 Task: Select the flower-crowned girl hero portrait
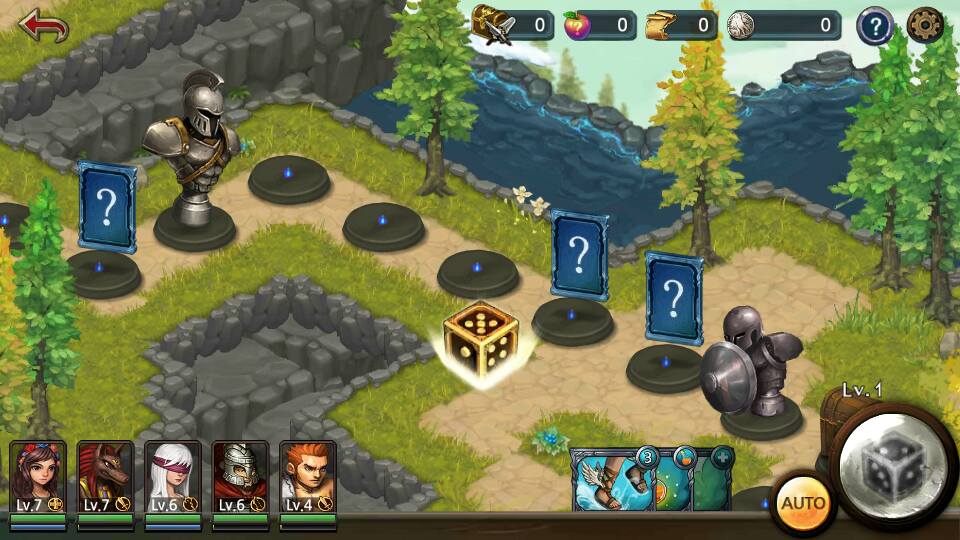38,477
